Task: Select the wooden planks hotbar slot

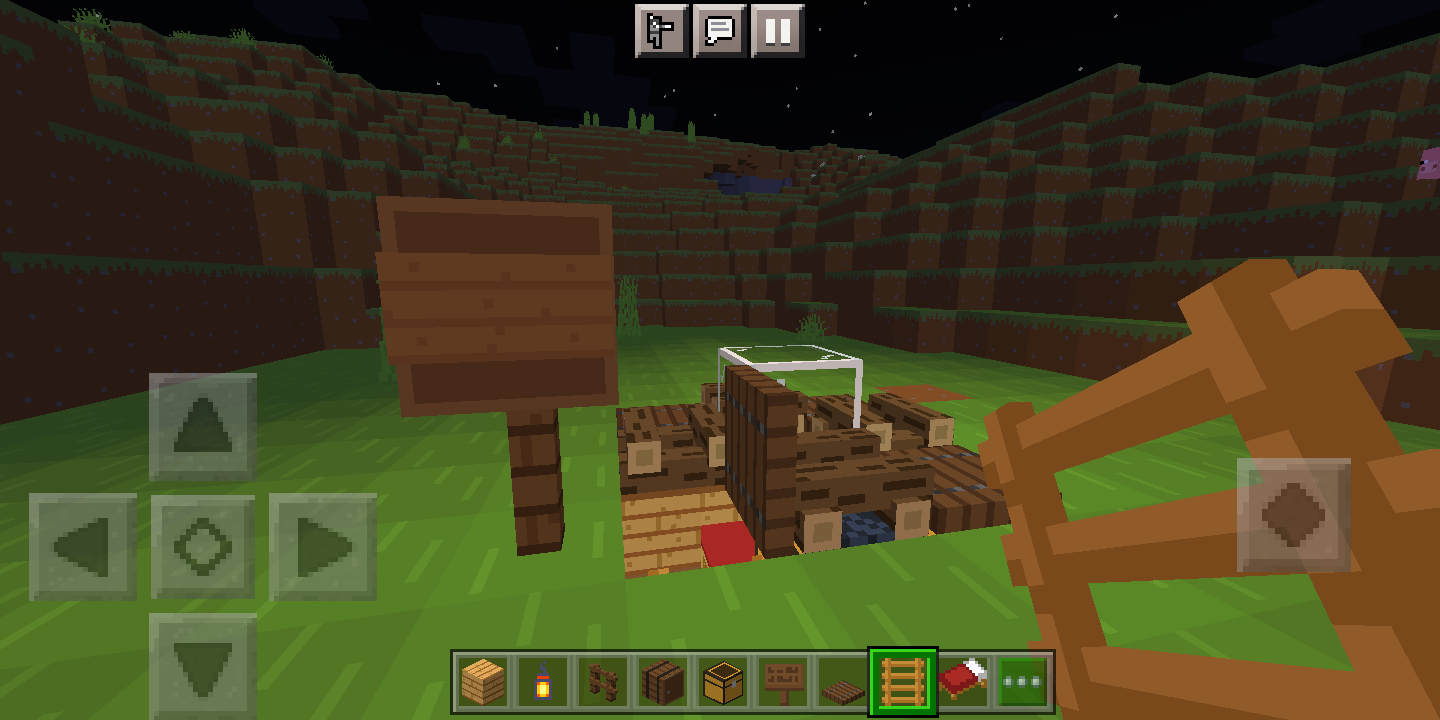Action: click(x=481, y=680)
